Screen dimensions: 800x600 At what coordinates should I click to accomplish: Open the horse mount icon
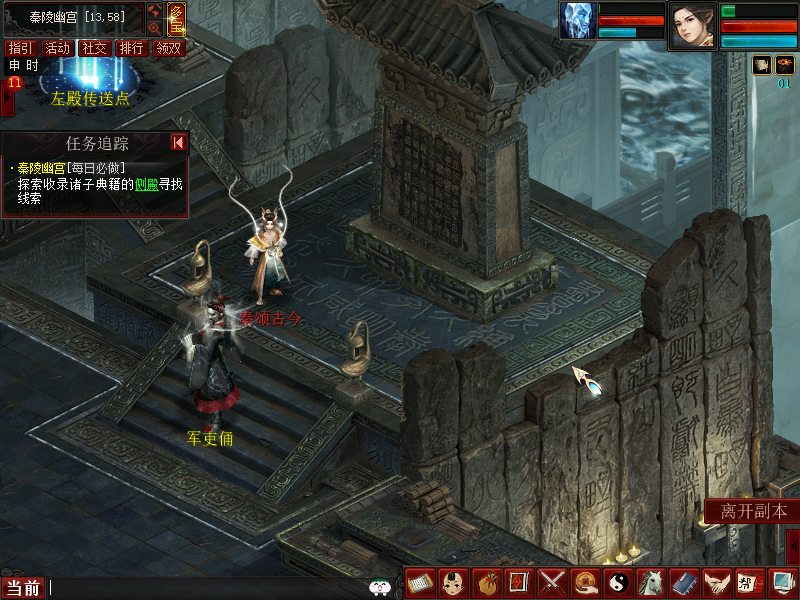[x=650, y=582]
